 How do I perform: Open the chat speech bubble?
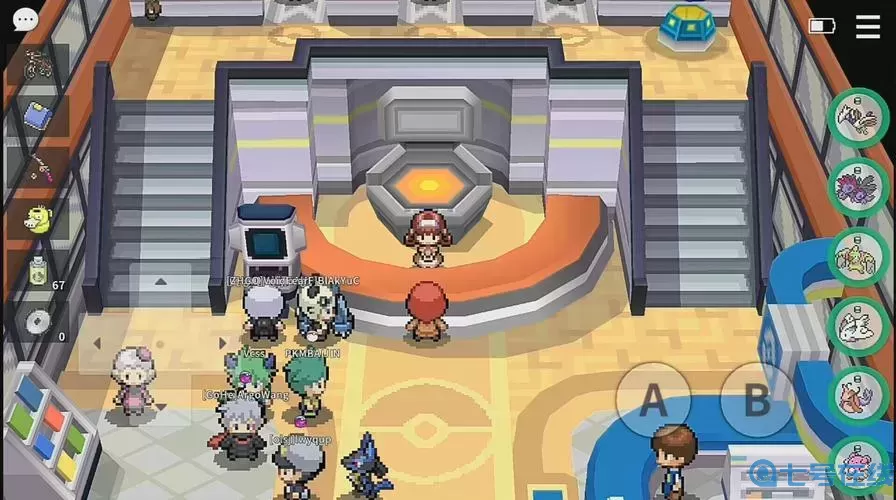pyautogui.click(x=25, y=19)
